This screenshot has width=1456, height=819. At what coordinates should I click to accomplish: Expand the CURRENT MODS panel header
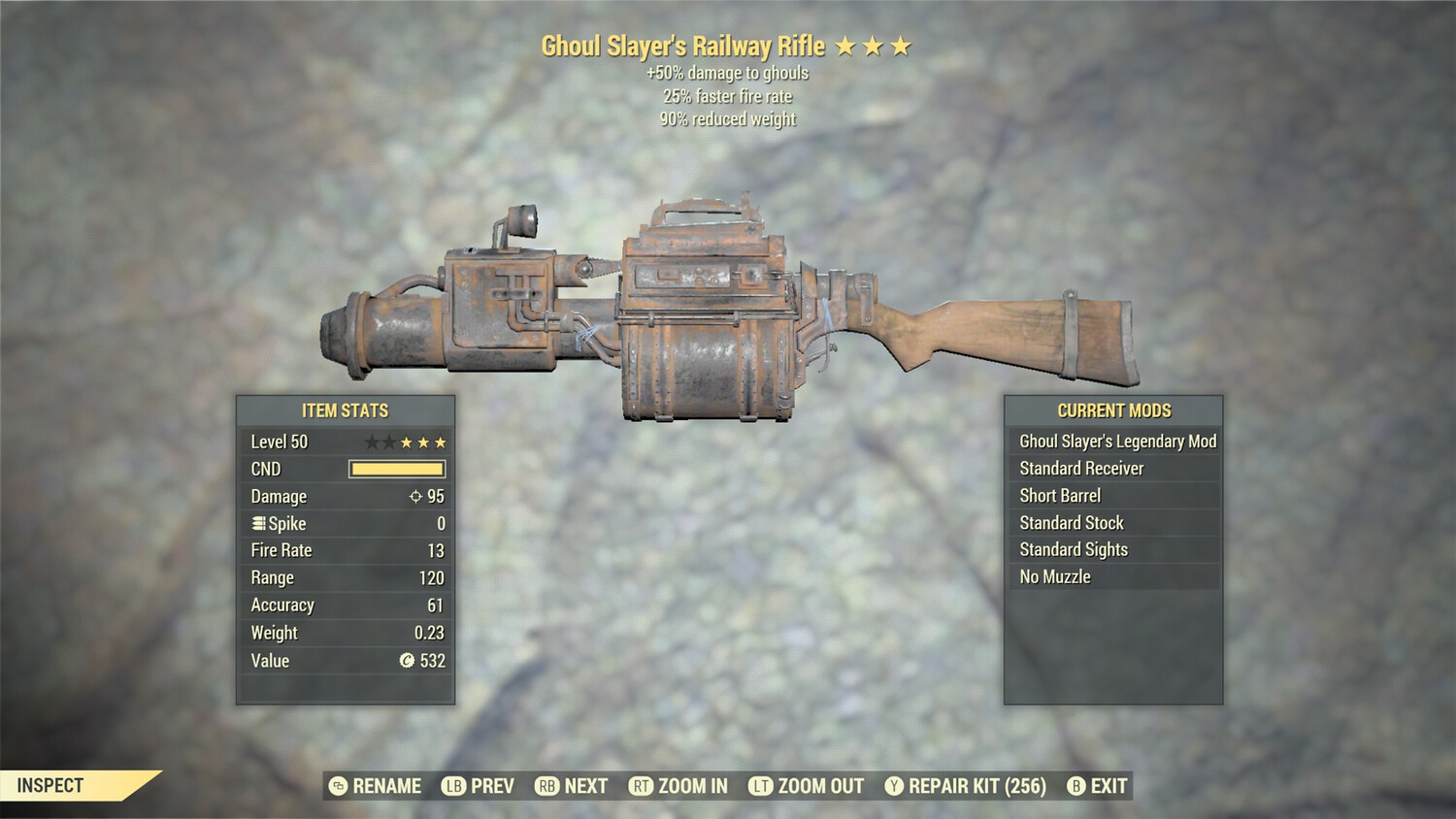click(x=1112, y=410)
